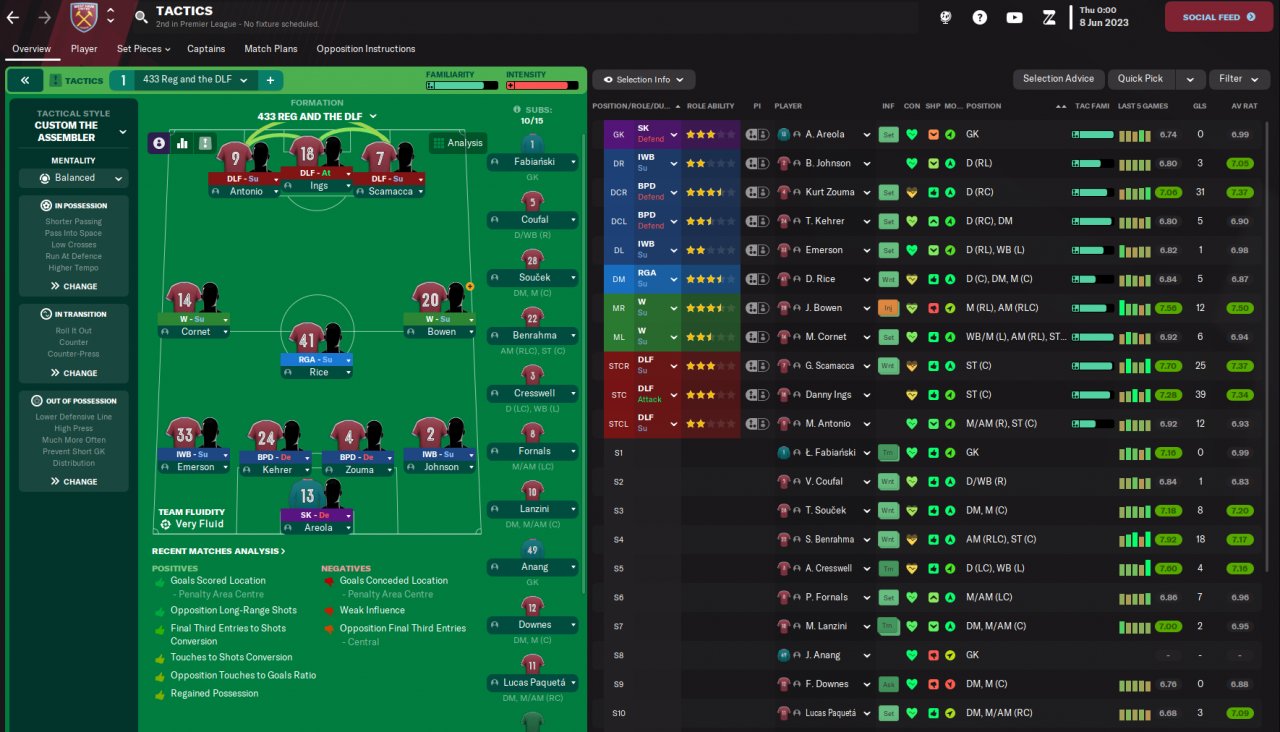The image size is (1280, 732).
Task: Change the In Possession instructions
Action: 74,286
